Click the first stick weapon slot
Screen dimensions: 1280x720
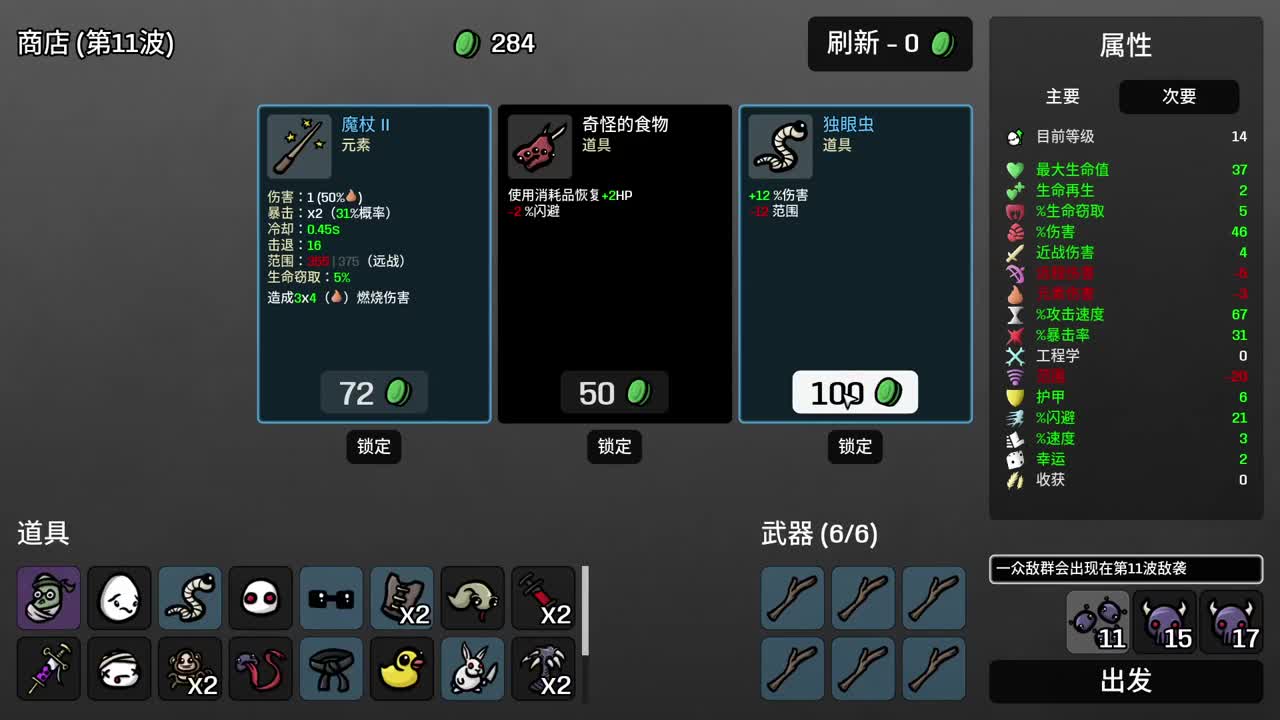[x=792, y=598]
